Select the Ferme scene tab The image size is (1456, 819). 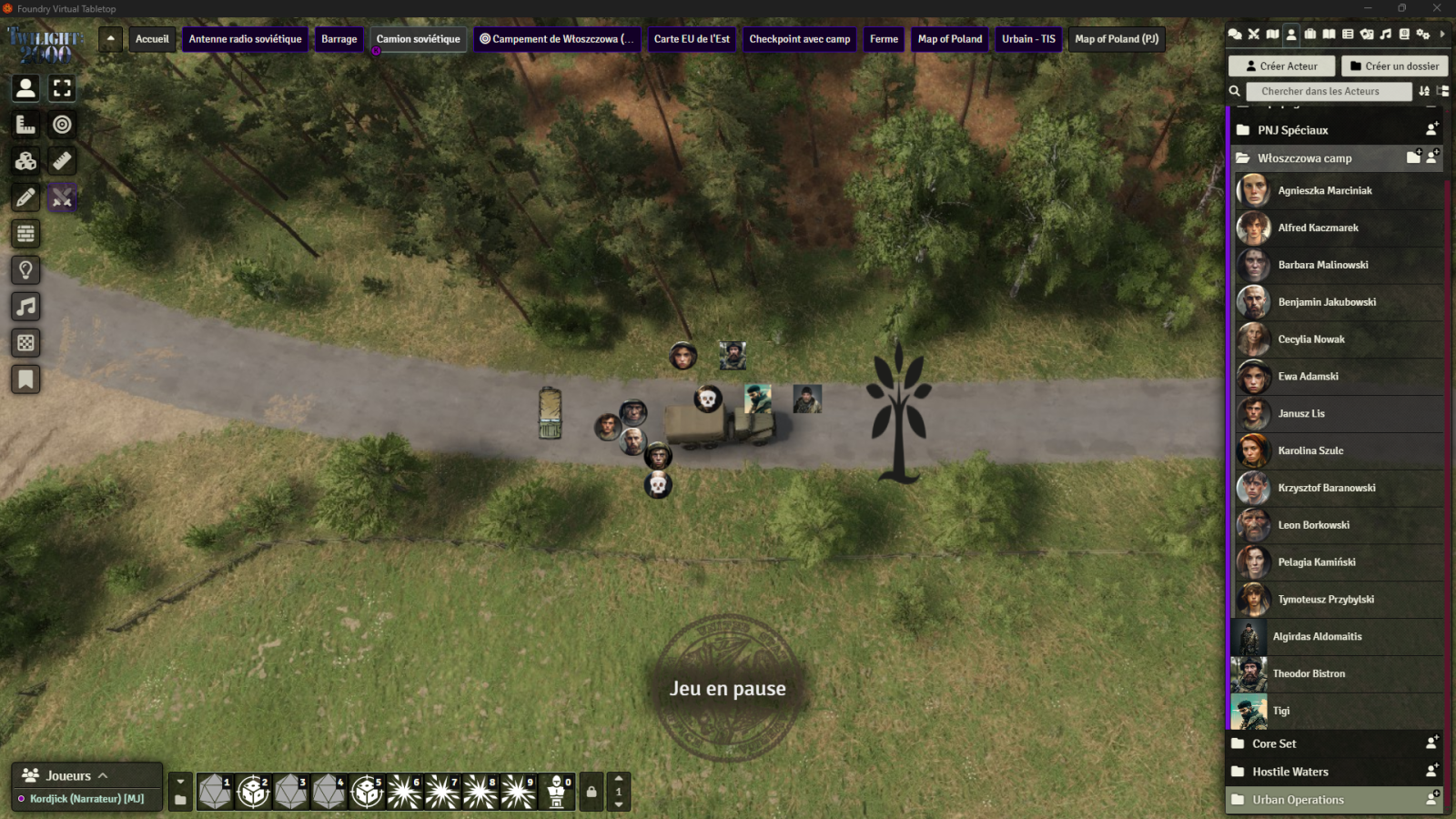[884, 39]
